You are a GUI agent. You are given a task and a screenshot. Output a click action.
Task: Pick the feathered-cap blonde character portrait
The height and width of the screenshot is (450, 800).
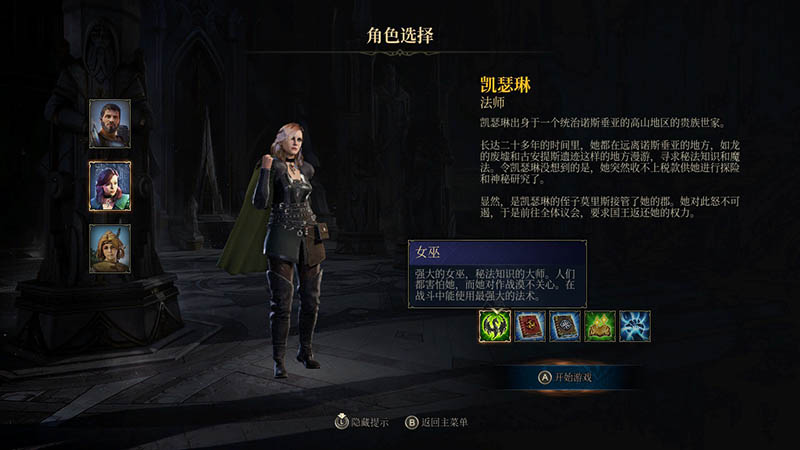(109, 248)
